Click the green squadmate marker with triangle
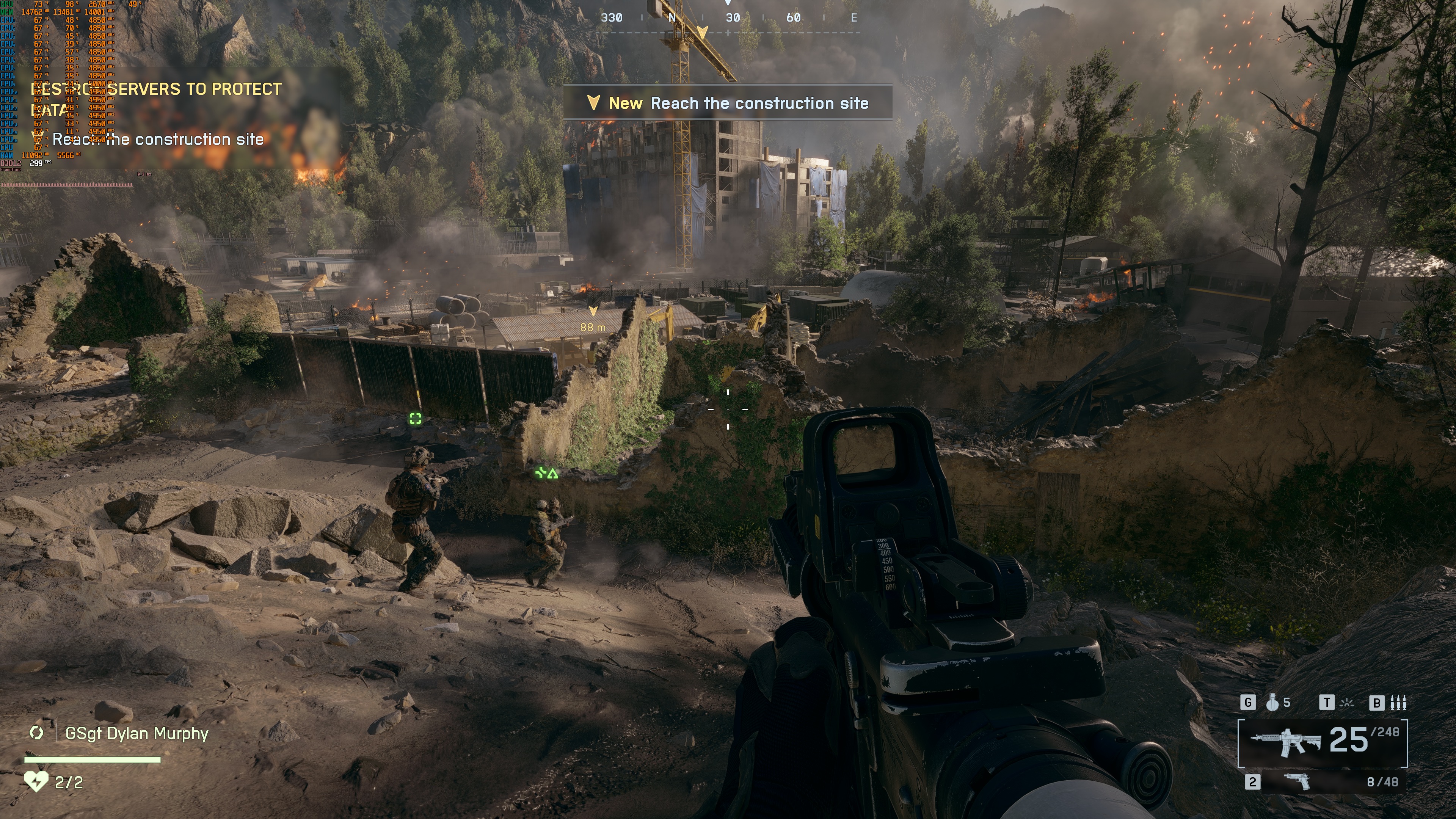Viewport: 1456px width, 819px height. pyautogui.click(x=546, y=473)
